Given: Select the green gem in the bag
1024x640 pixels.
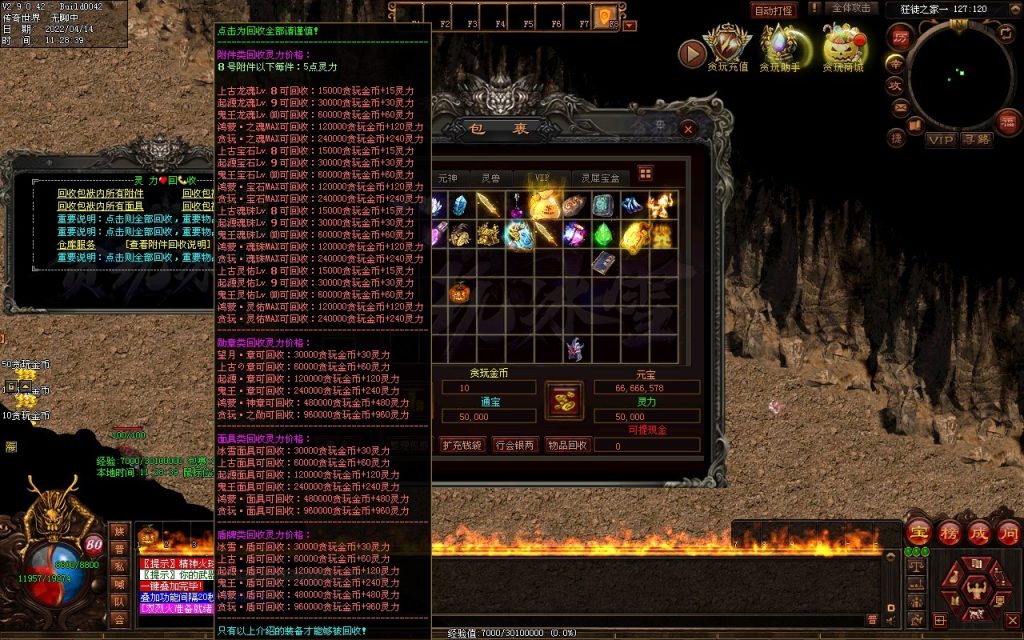Looking at the screenshot, I should pos(603,234).
